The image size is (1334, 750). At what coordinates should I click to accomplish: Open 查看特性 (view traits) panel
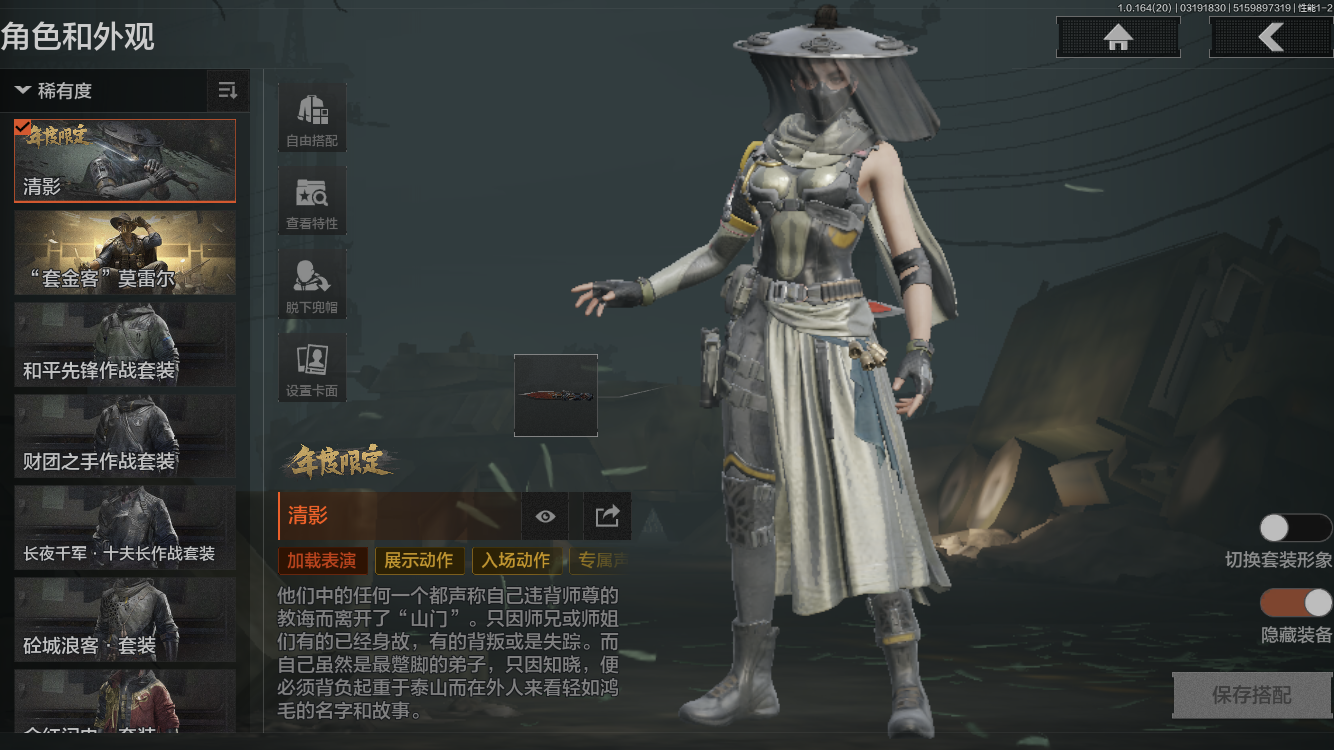(311, 199)
